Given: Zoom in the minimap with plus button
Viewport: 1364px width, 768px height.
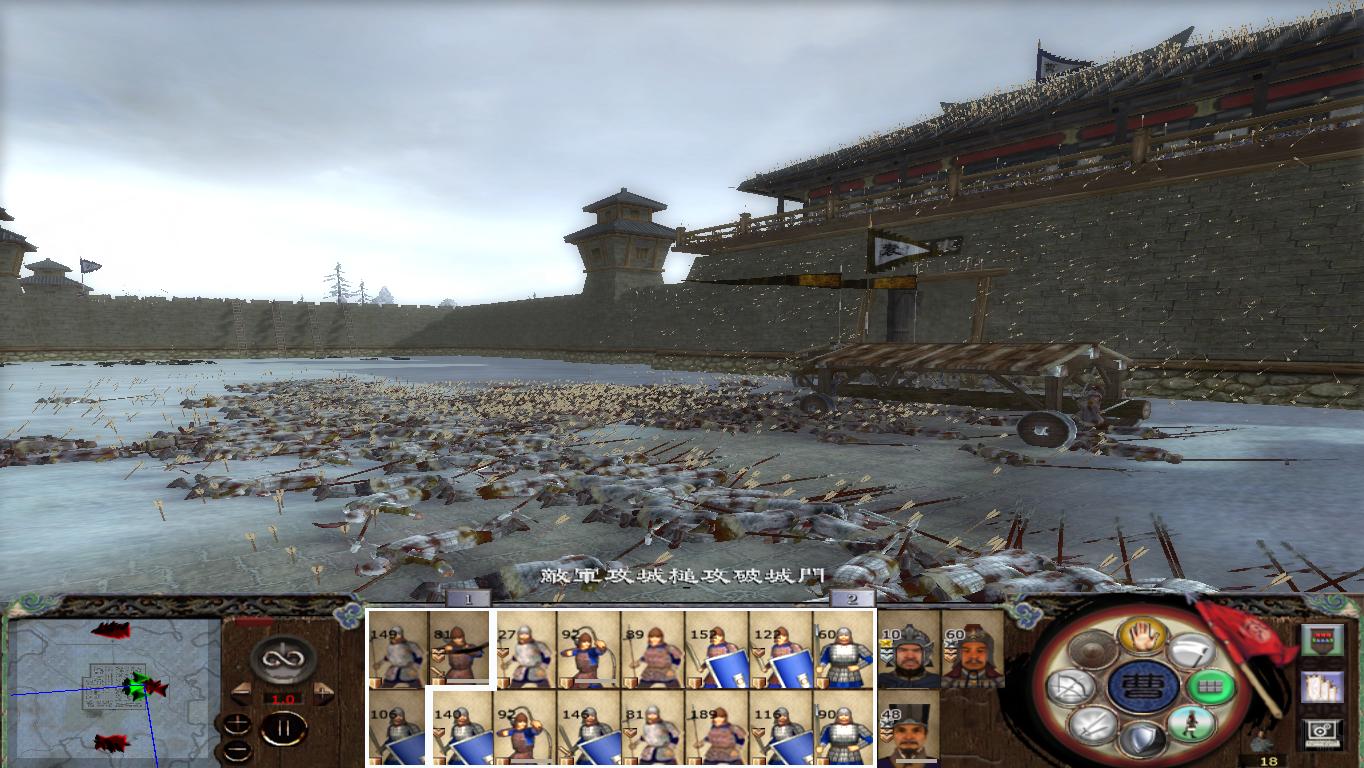Looking at the screenshot, I should [x=237, y=724].
